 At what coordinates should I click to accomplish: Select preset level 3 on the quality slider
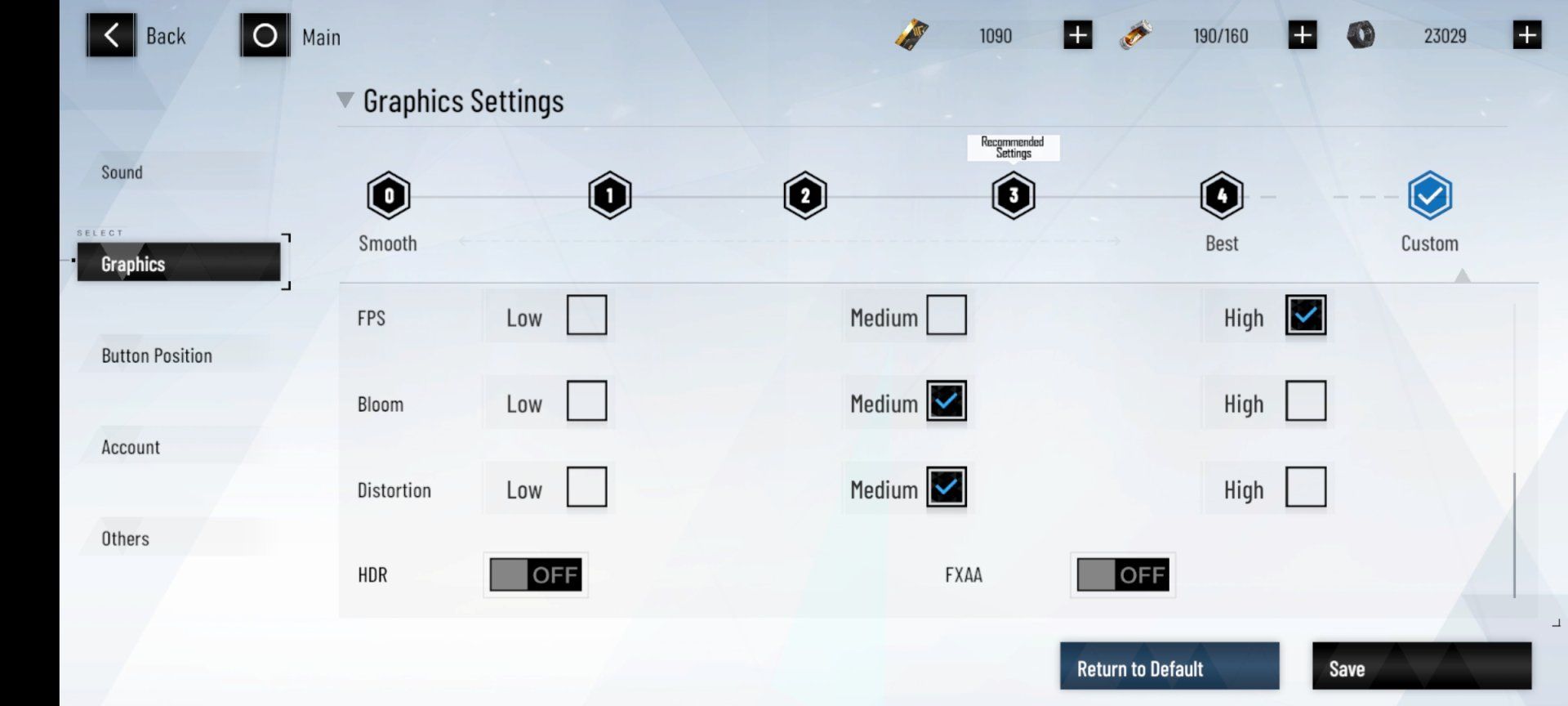[x=1013, y=194]
